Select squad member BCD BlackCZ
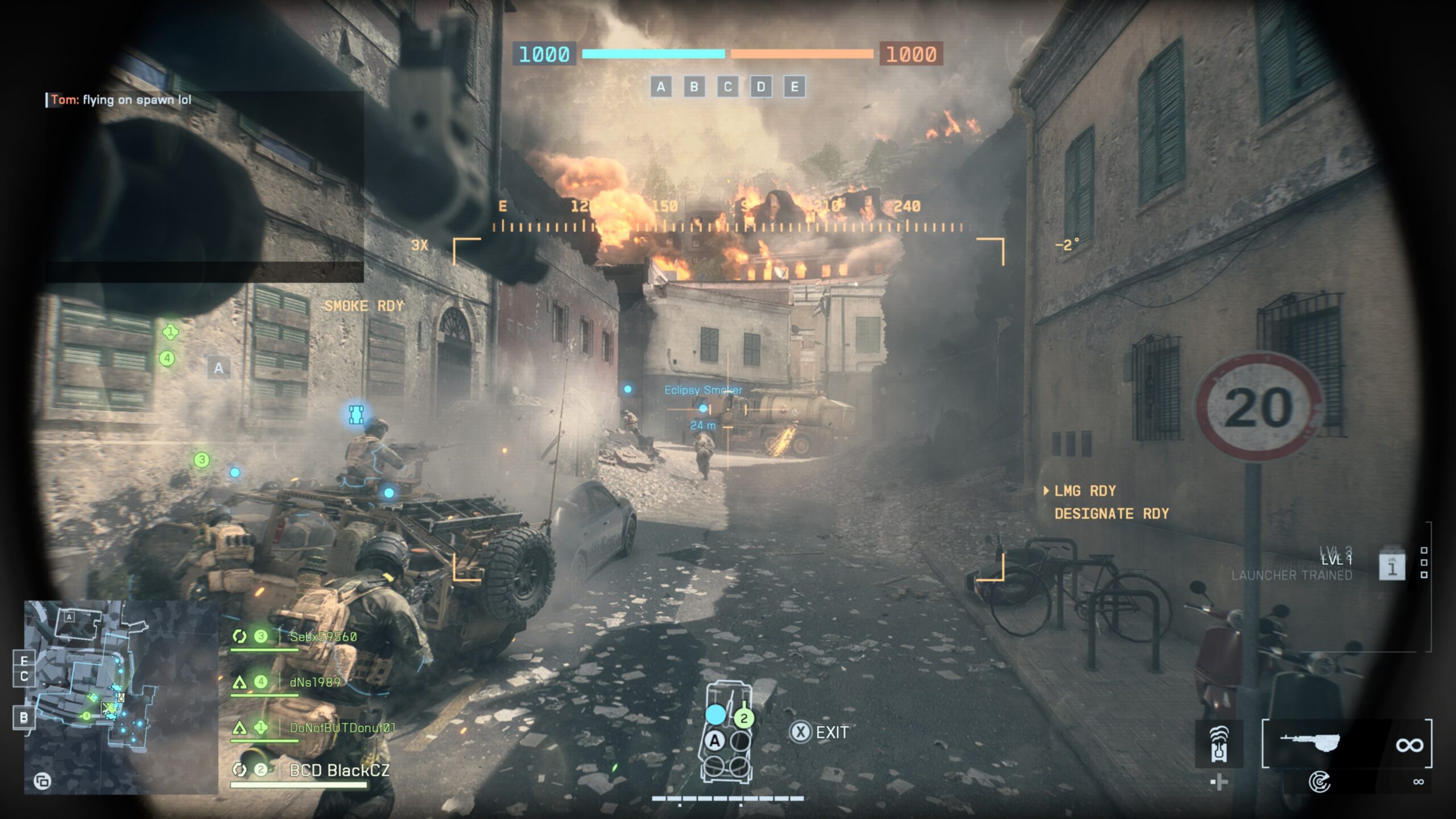Image resolution: width=1456 pixels, height=819 pixels. pos(339,771)
